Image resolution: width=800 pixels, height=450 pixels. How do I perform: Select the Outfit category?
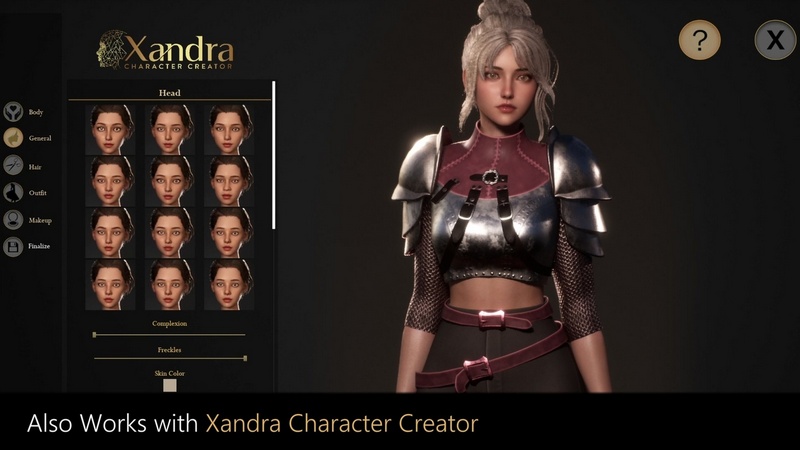[x=14, y=192]
